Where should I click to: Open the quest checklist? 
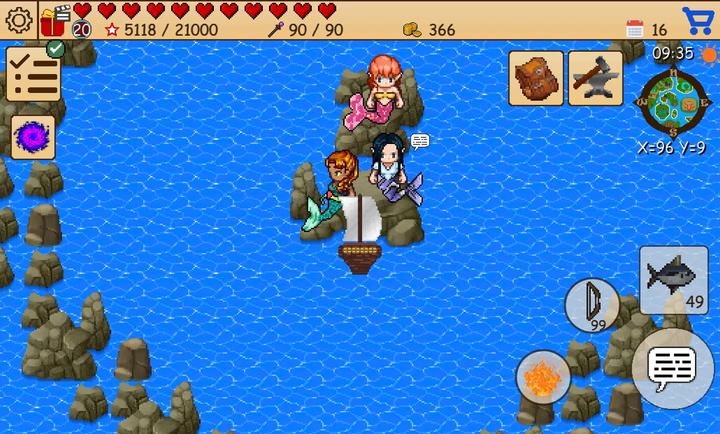33,74
